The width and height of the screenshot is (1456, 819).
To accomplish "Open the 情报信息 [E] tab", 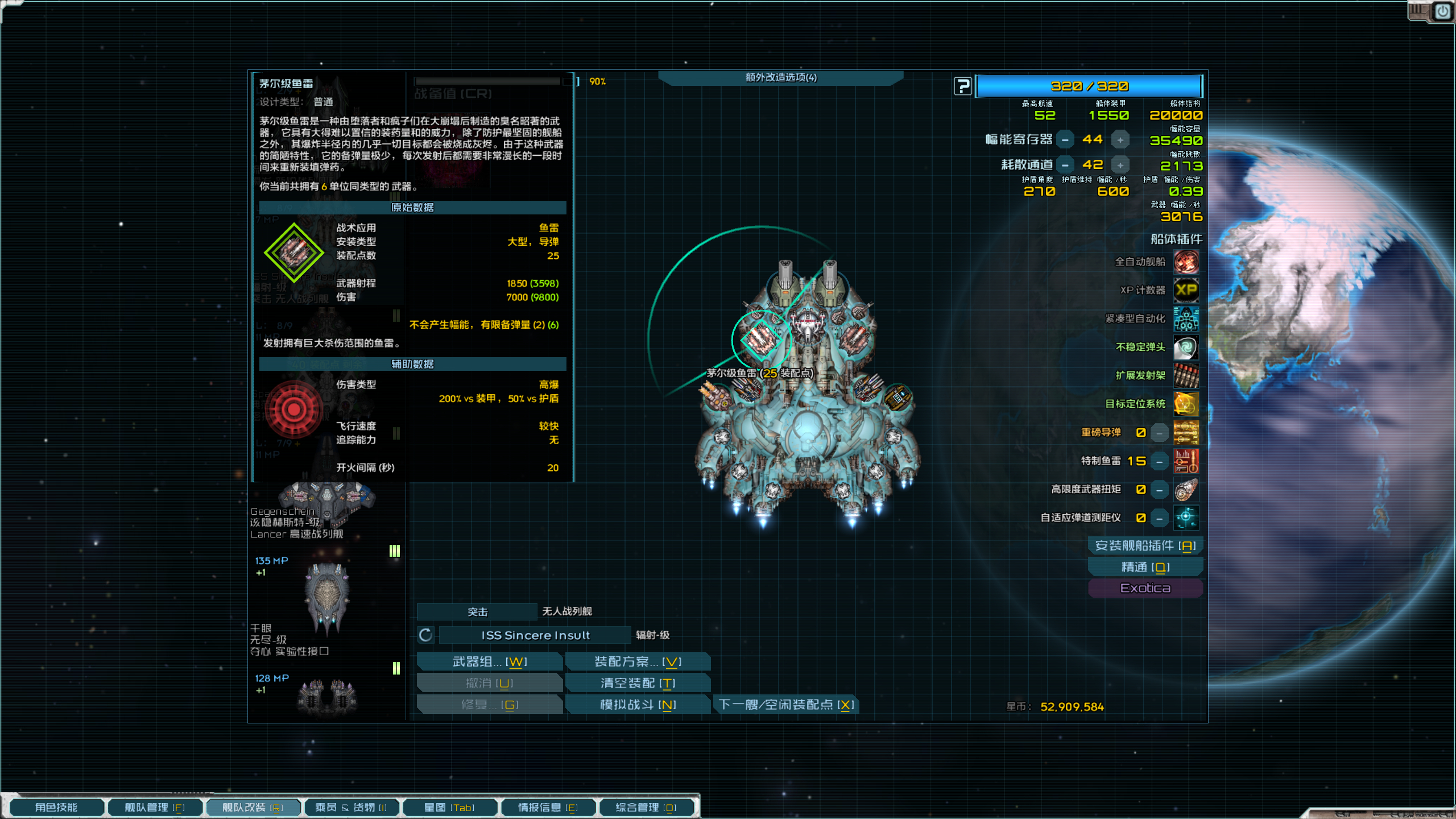I will click(548, 807).
